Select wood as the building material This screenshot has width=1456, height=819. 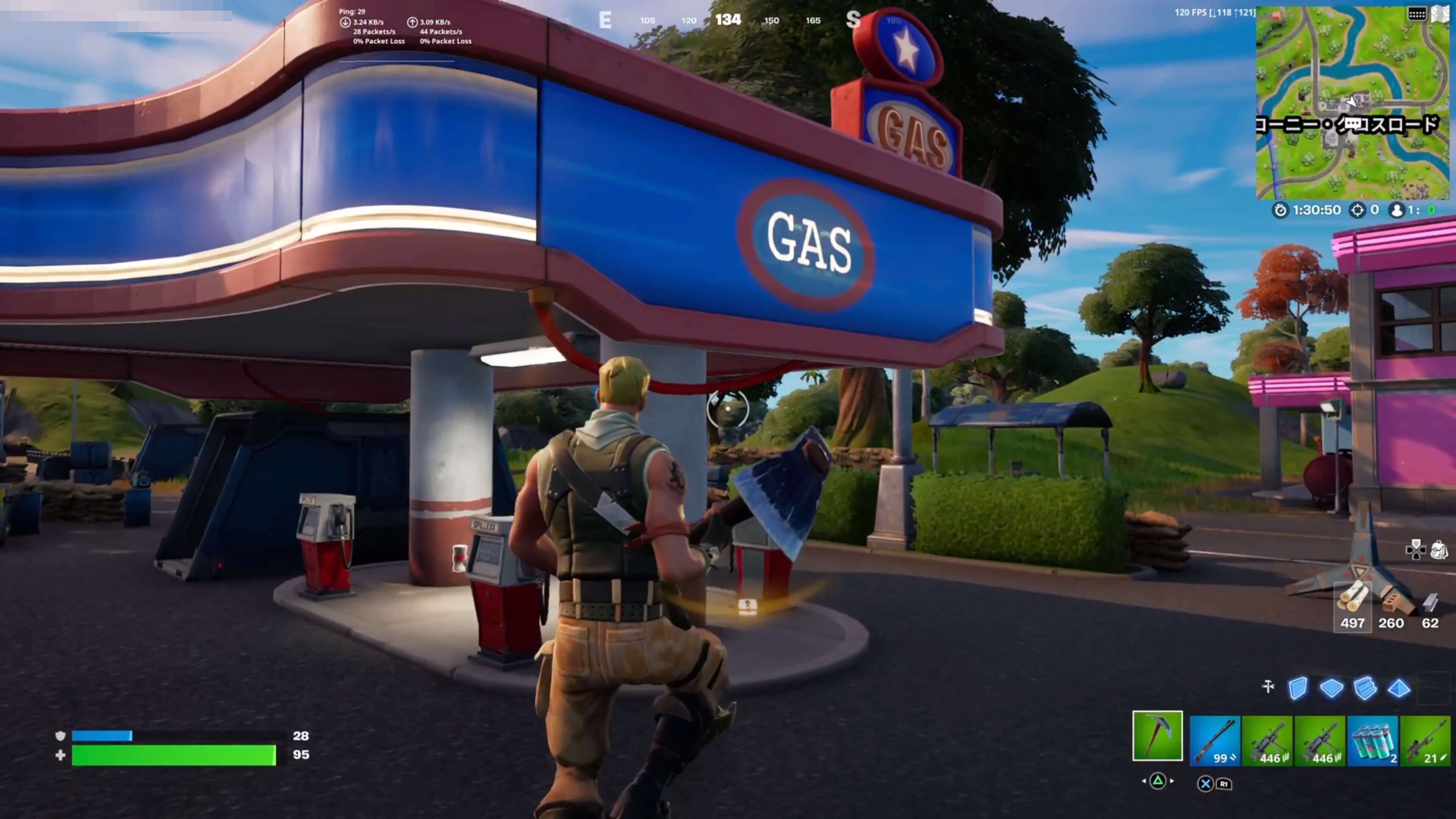click(1352, 606)
